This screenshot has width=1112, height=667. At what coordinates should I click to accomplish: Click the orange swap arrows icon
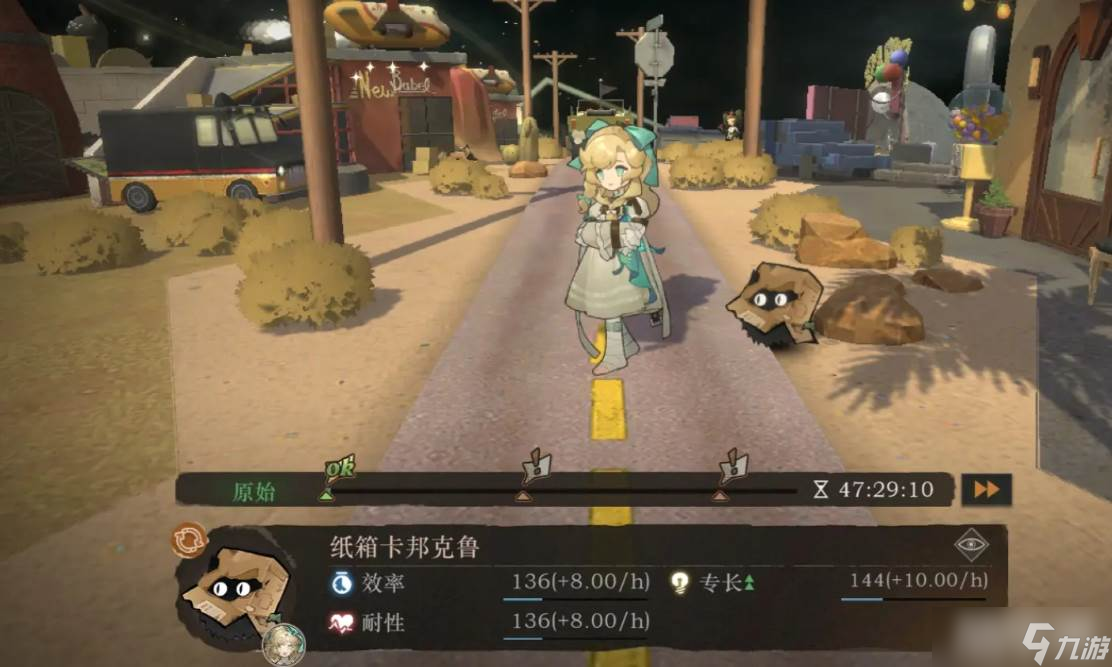pyautogui.click(x=189, y=540)
